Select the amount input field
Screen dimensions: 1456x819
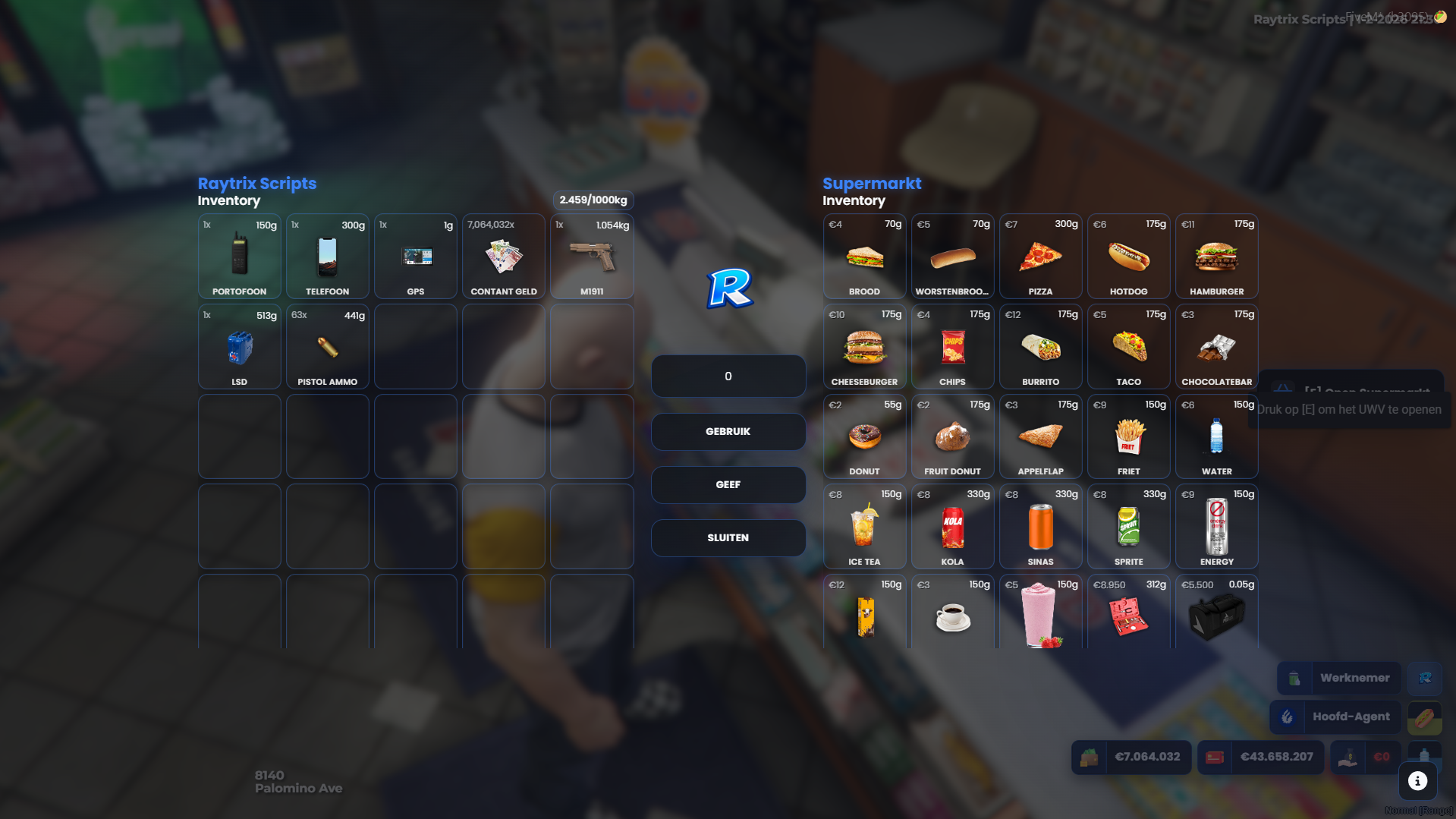point(728,376)
